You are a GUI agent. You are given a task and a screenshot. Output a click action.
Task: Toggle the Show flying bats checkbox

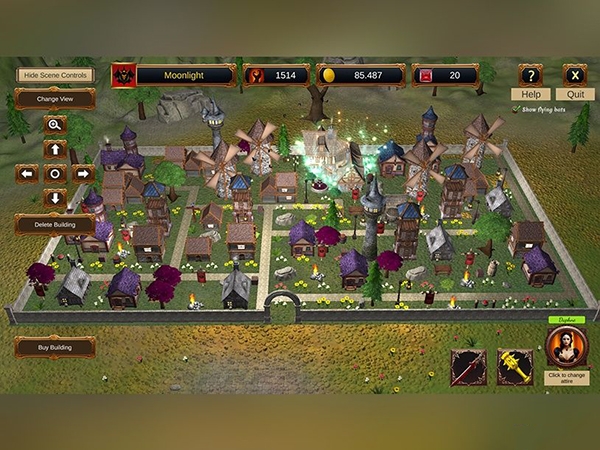(514, 109)
